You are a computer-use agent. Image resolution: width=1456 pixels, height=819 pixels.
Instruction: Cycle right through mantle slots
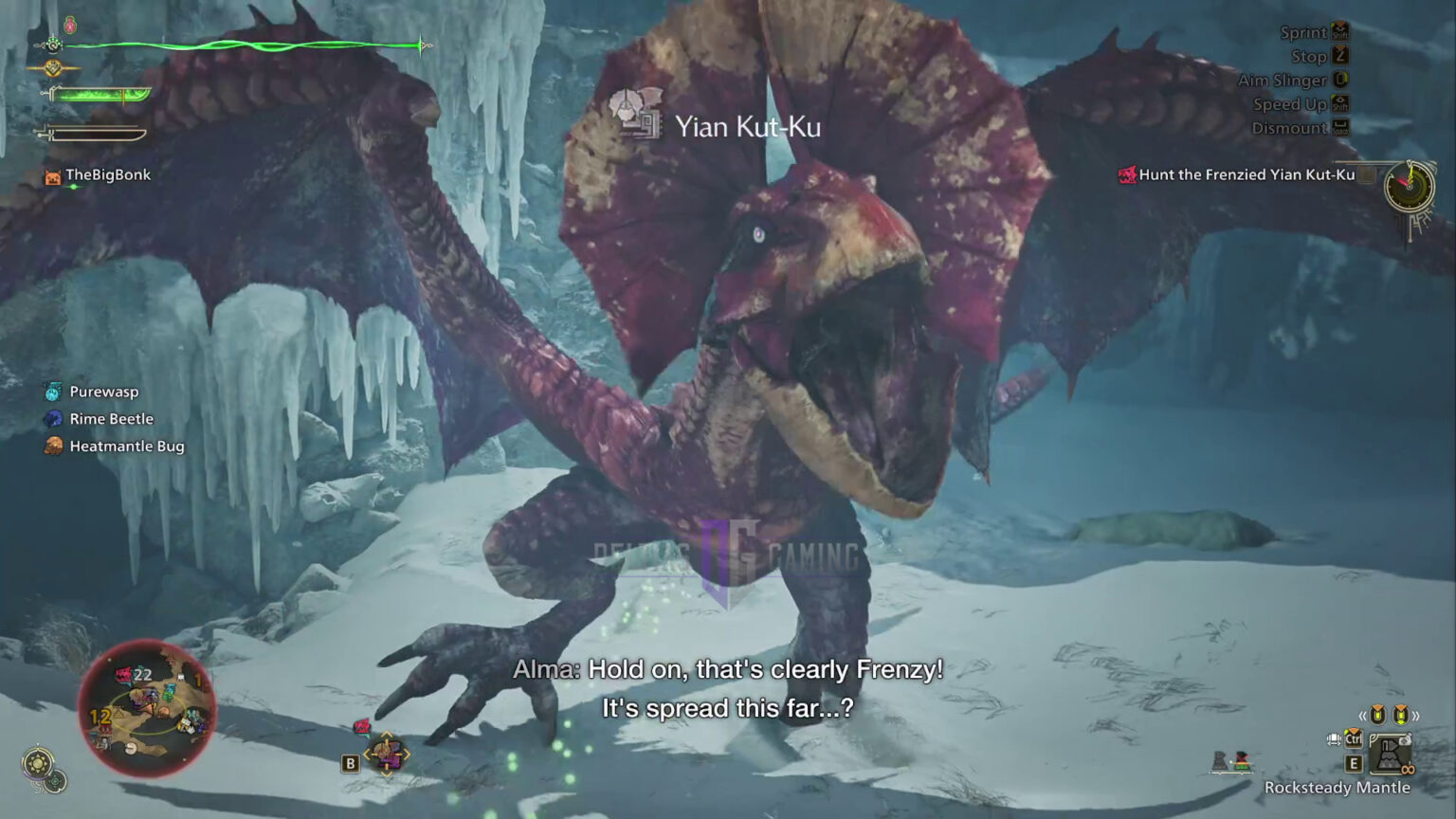(x=1416, y=717)
